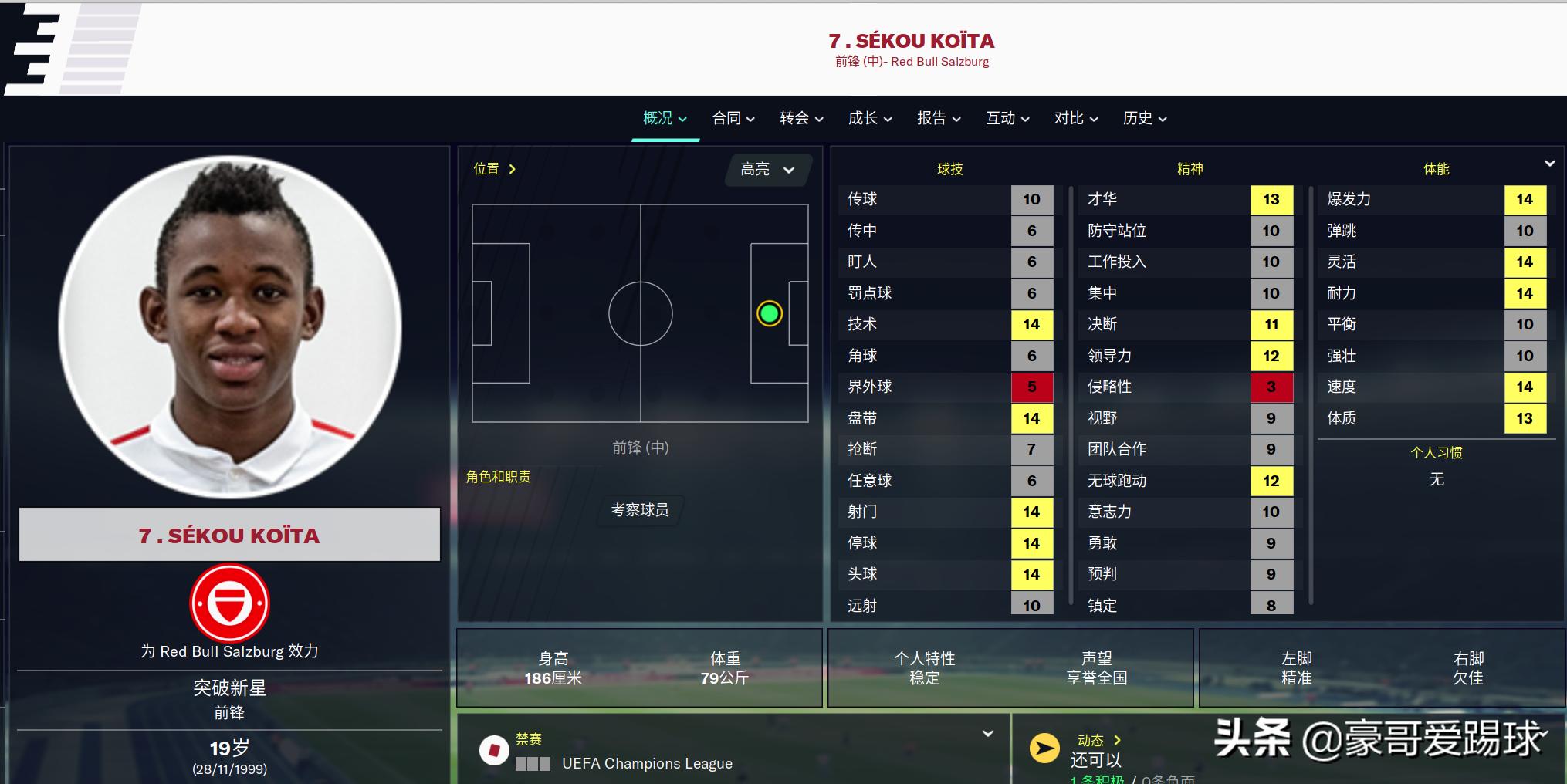Click the yellow chevron next to 动态 heading
This screenshot has height=784, width=1567.
click(x=1117, y=740)
